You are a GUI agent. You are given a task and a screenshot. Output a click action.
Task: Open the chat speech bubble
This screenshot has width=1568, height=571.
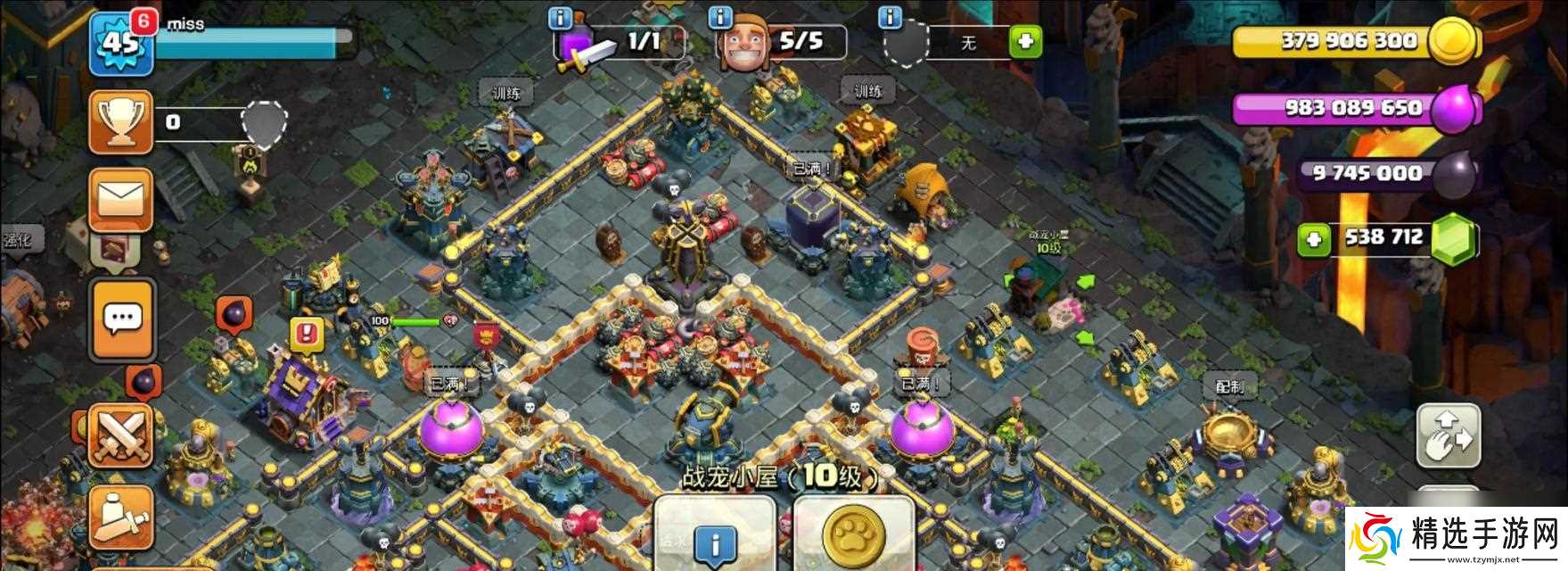(122, 318)
